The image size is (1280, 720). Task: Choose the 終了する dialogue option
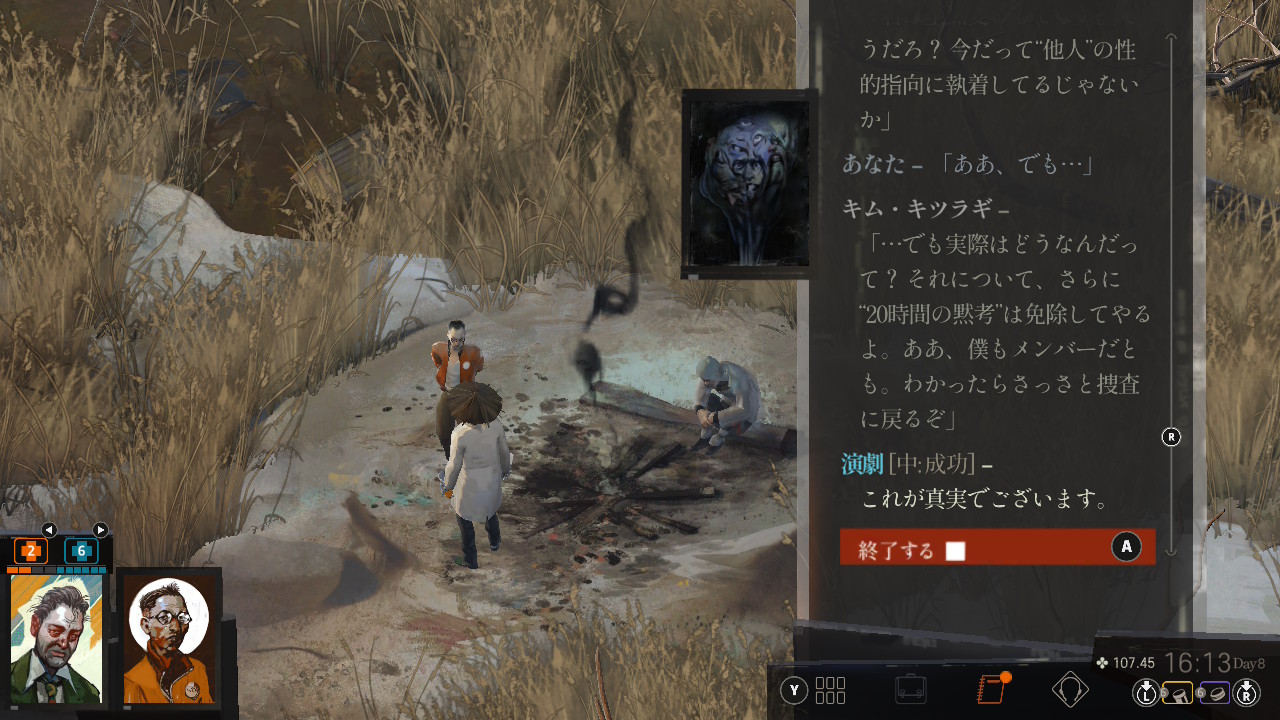coord(997,547)
